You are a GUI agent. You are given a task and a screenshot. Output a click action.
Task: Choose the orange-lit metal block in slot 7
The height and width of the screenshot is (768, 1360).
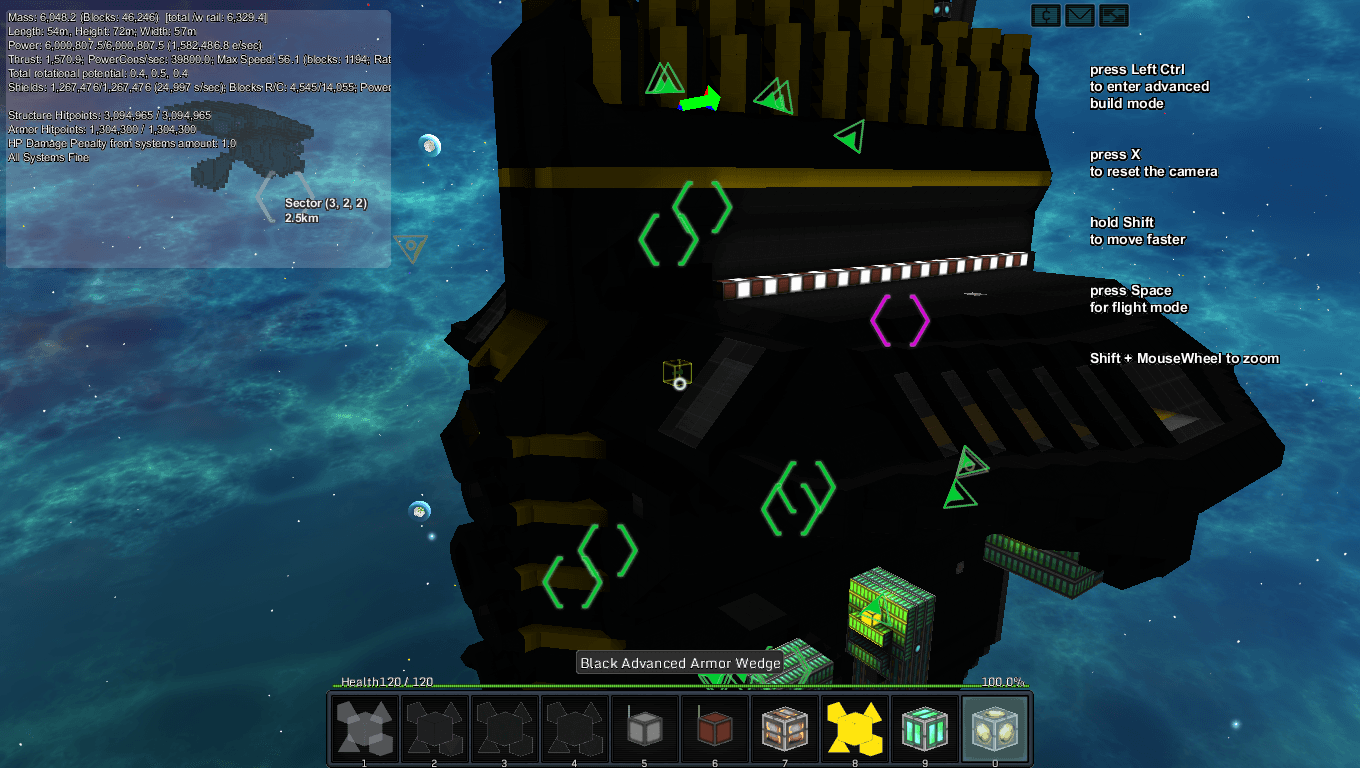pos(784,728)
